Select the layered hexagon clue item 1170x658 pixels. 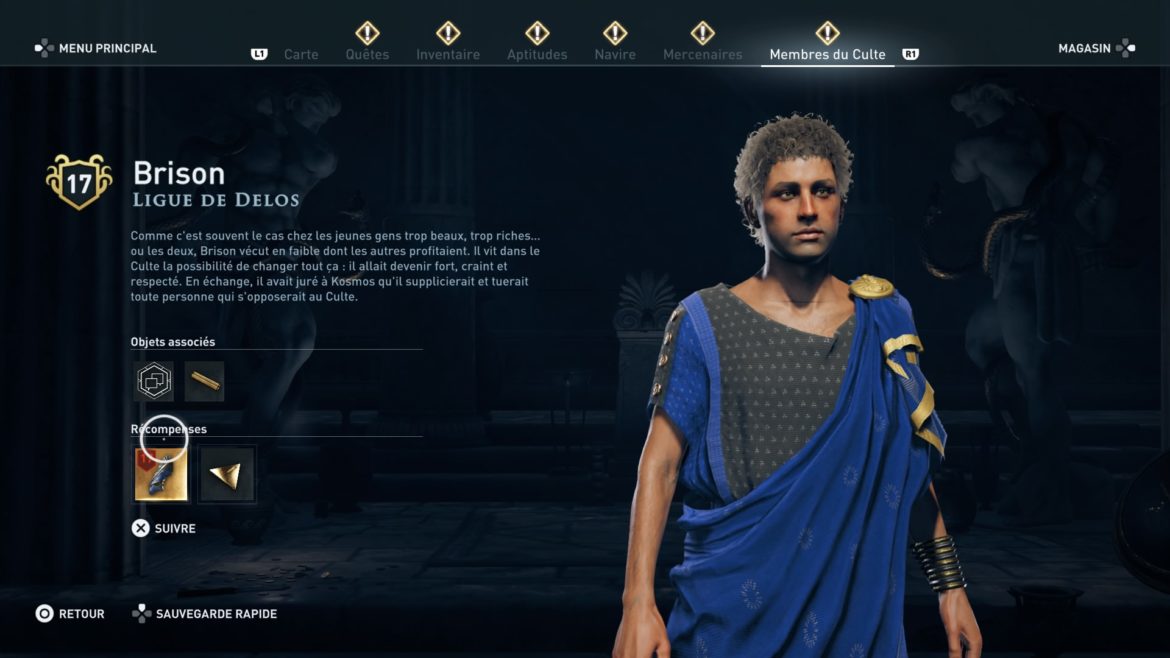(154, 381)
